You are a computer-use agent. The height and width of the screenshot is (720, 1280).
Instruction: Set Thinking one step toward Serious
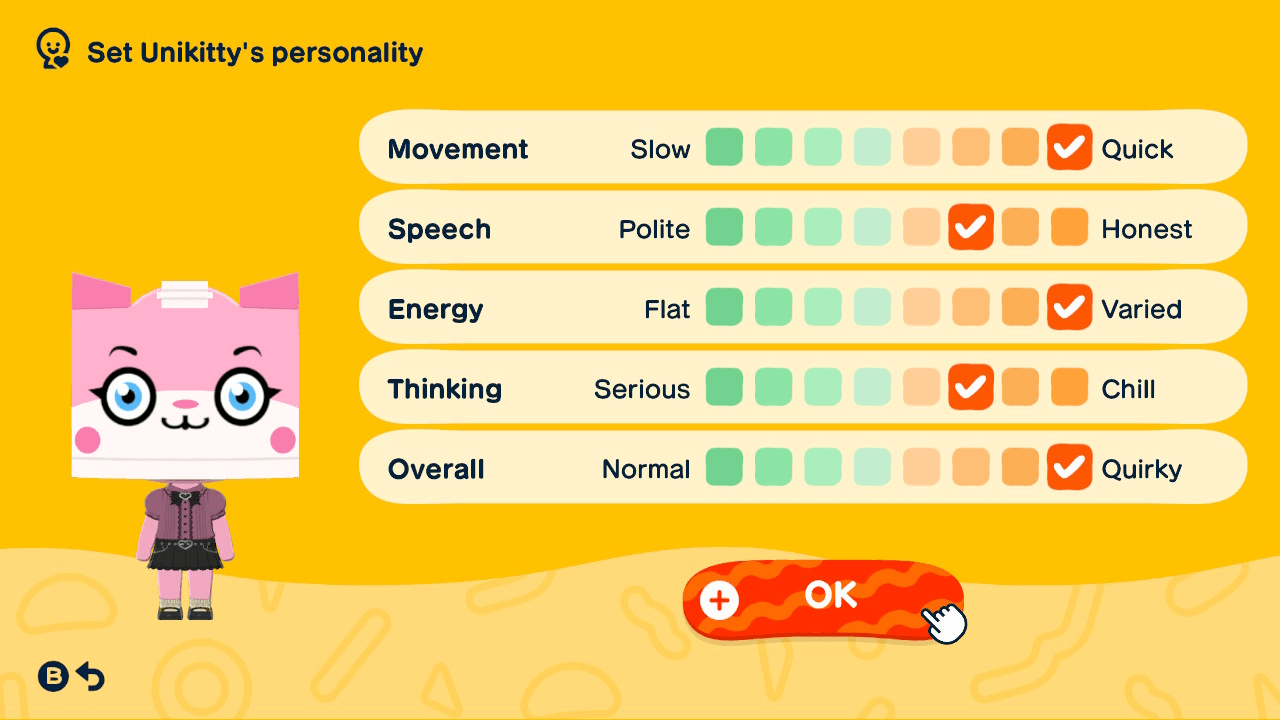(x=921, y=388)
